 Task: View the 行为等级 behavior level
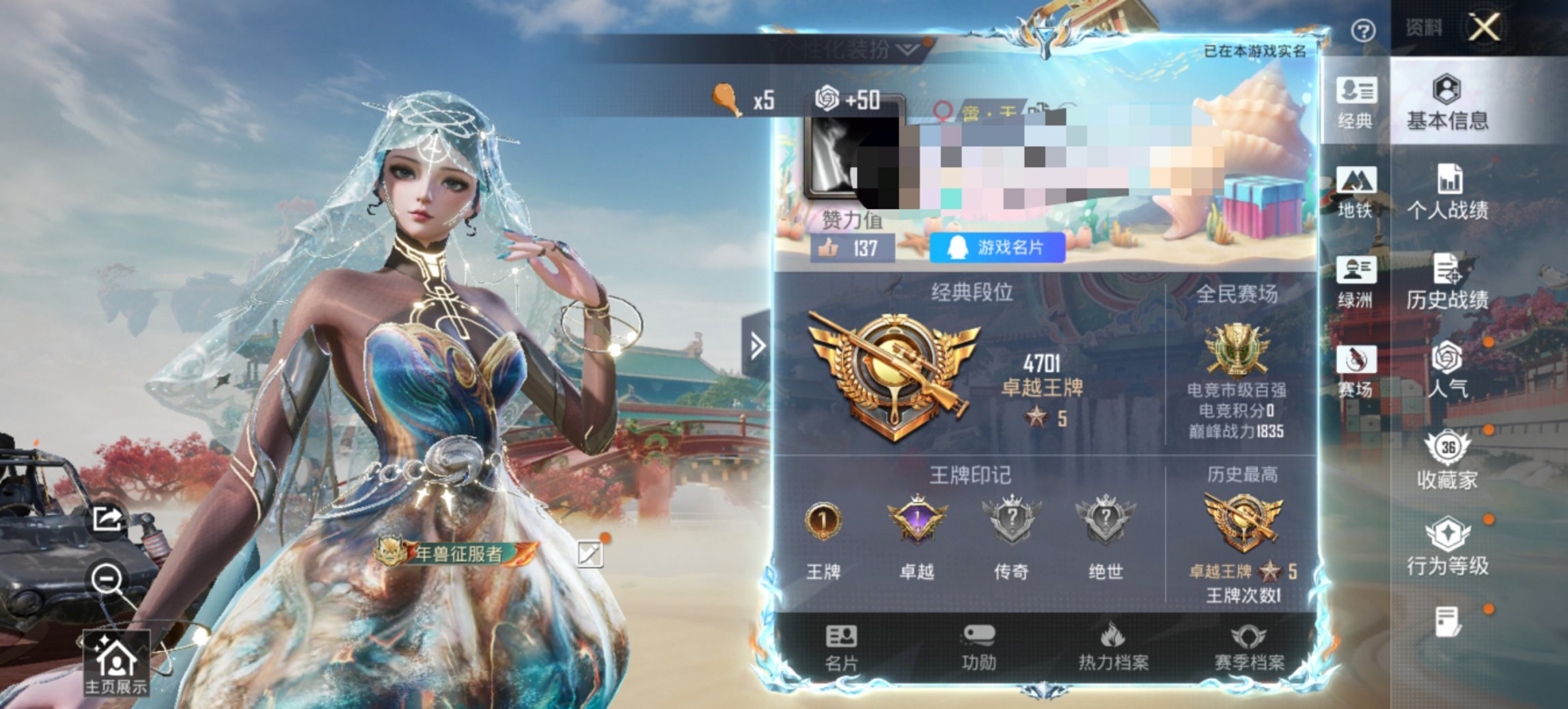(x=1444, y=547)
